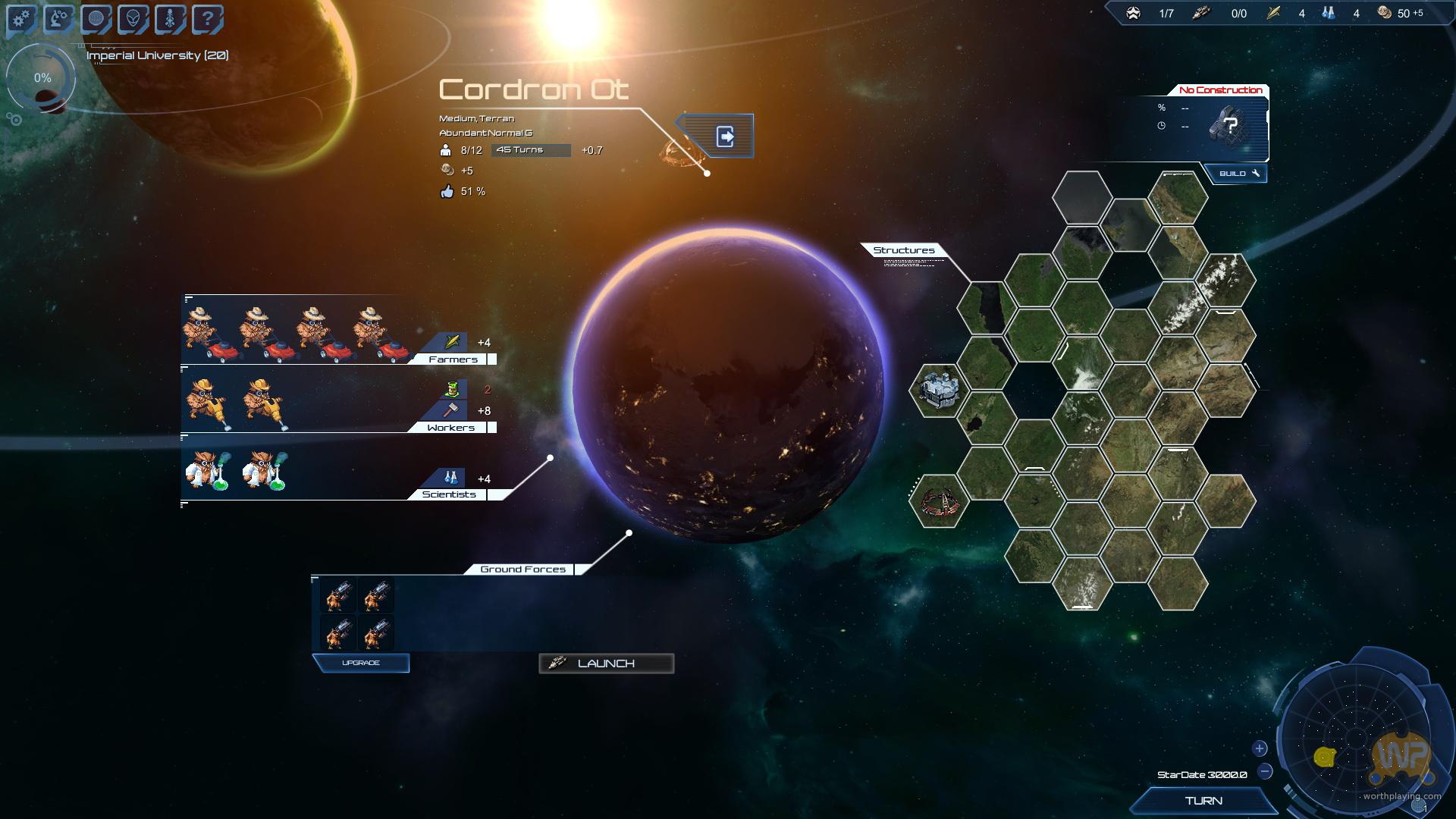
Task: Open the spaceship design screen
Action: pyautogui.click(x=170, y=19)
